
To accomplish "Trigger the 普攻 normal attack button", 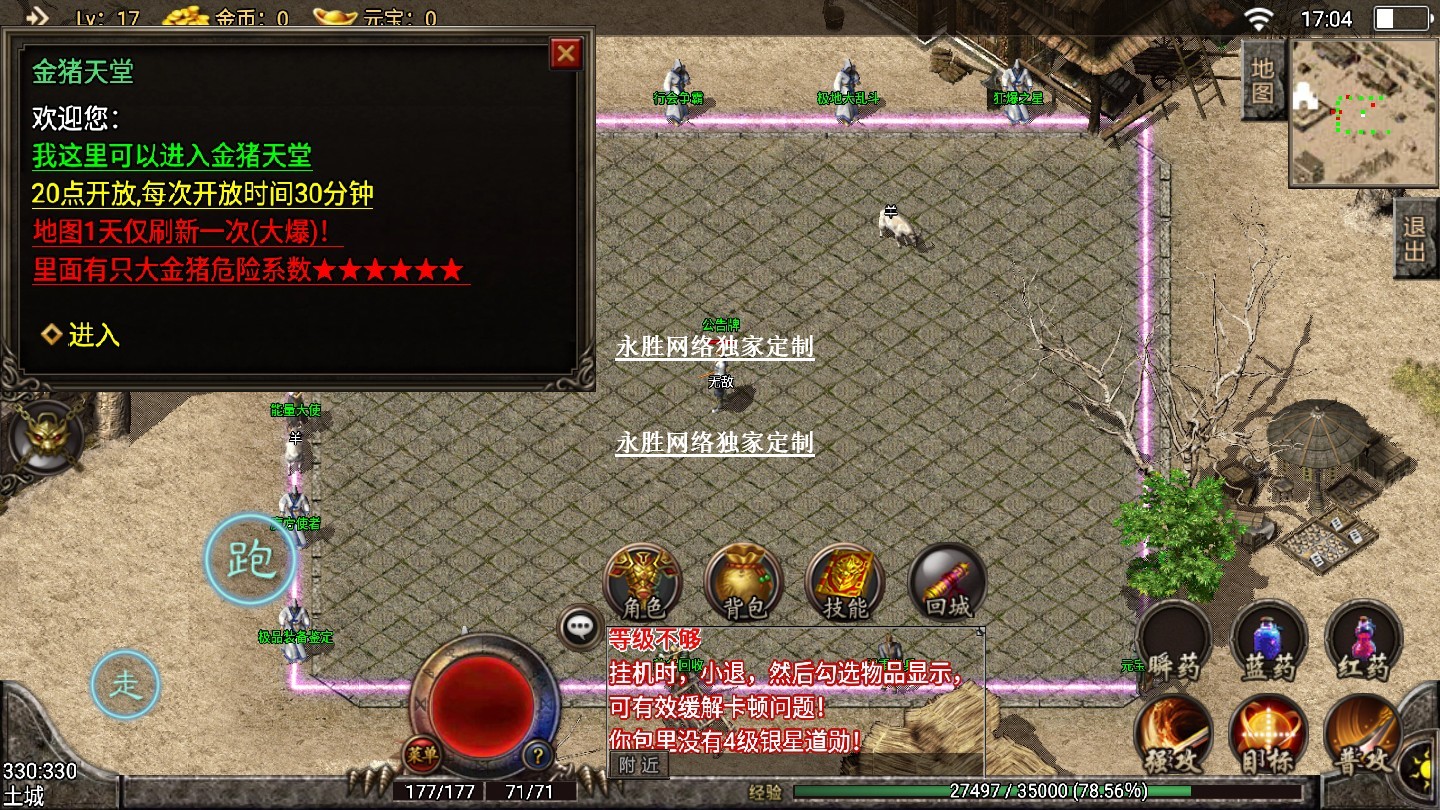I will [x=1362, y=735].
